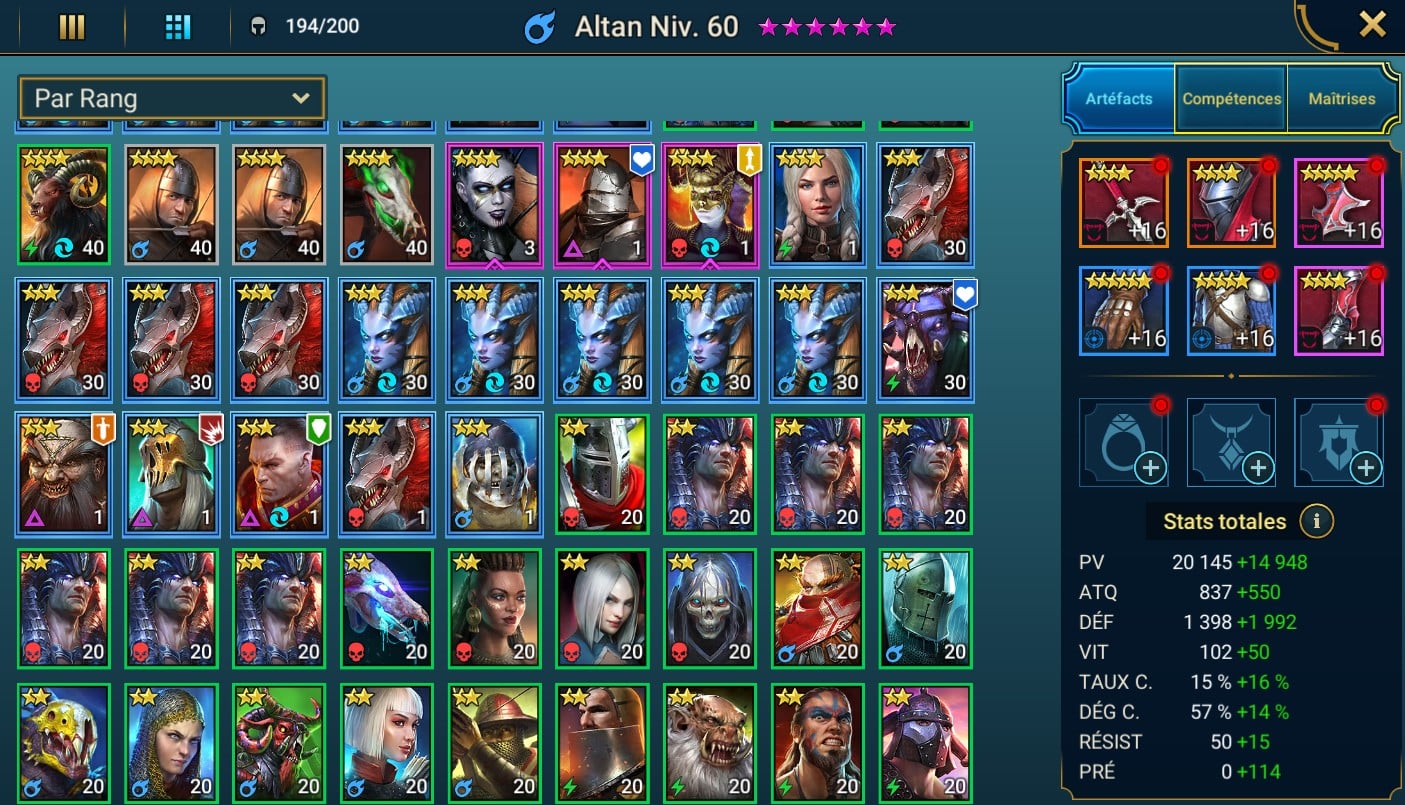The width and height of the screenshot is (1405, 805).
Task: Switch to the three-column list view
Action: 72,27
